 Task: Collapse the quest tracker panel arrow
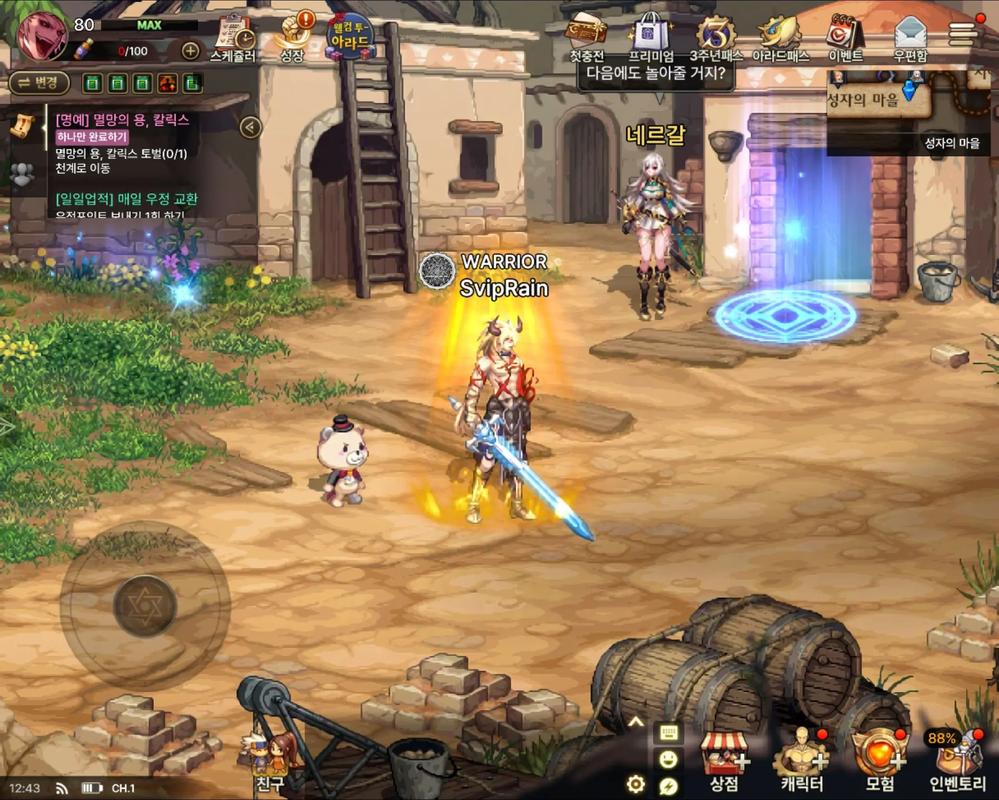(x=250, y=127)
